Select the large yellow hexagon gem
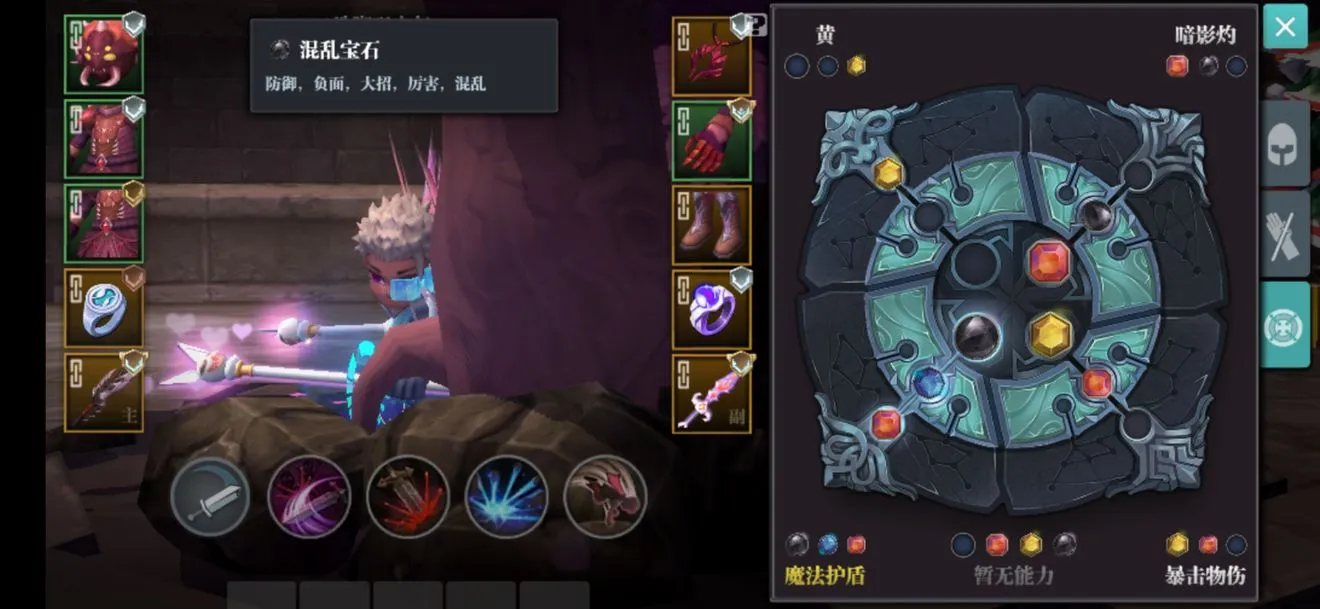 pyautogui.click(x=1050, y=334)
